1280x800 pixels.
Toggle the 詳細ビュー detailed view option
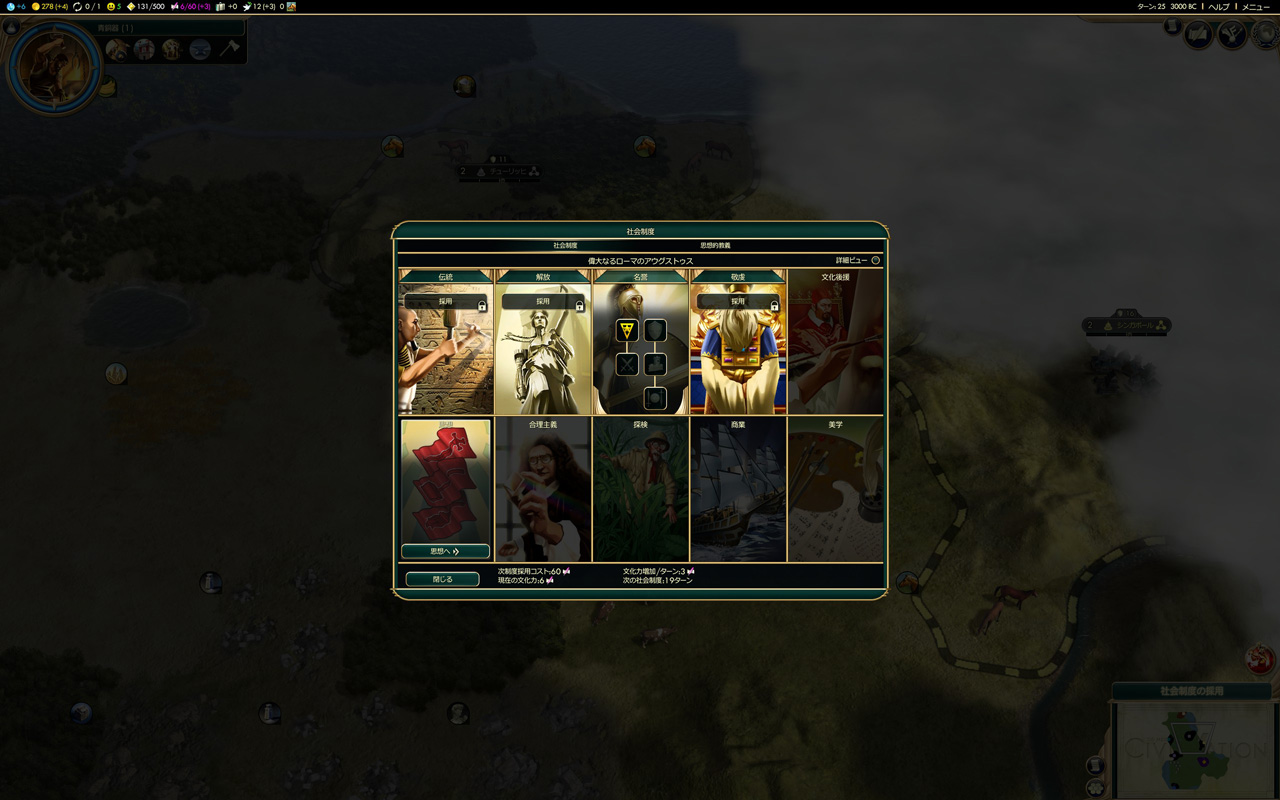(875, 261)
